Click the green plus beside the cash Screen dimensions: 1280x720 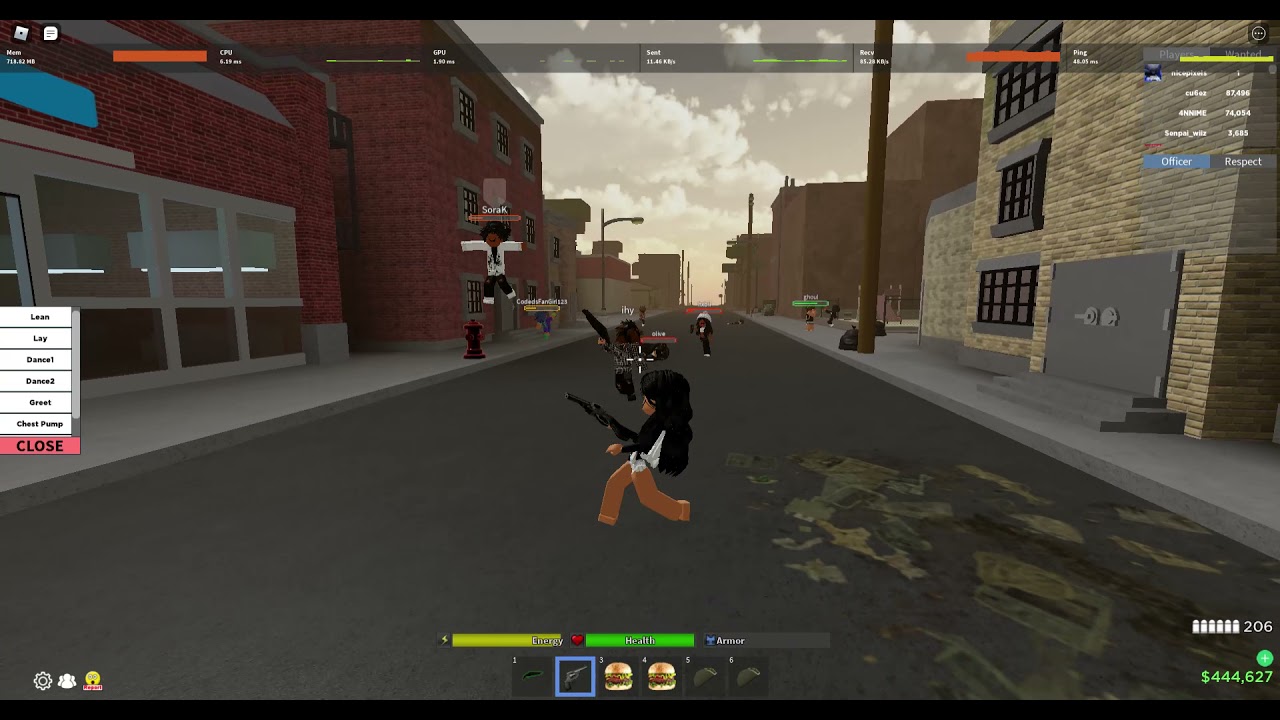pyautogui.click(x=1265, y=658)
